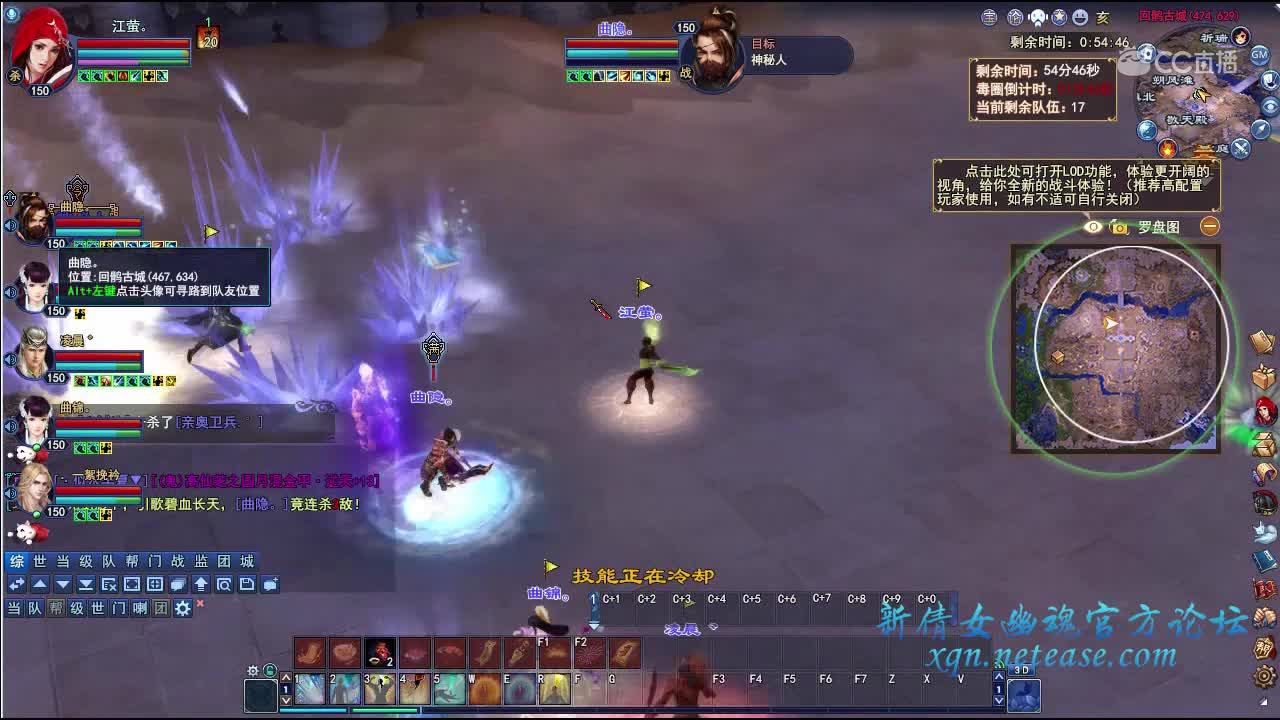
Task: Toggle the 3D view button at bottom right
Action: click(x=1023, y=671)
